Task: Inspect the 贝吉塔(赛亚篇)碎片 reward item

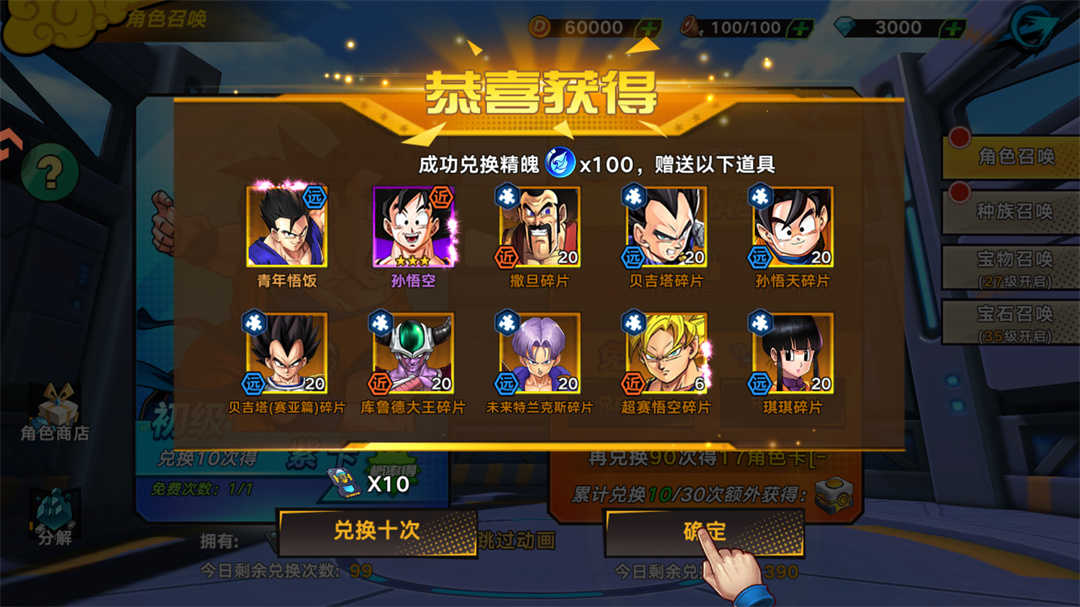Action: point(287,353)
